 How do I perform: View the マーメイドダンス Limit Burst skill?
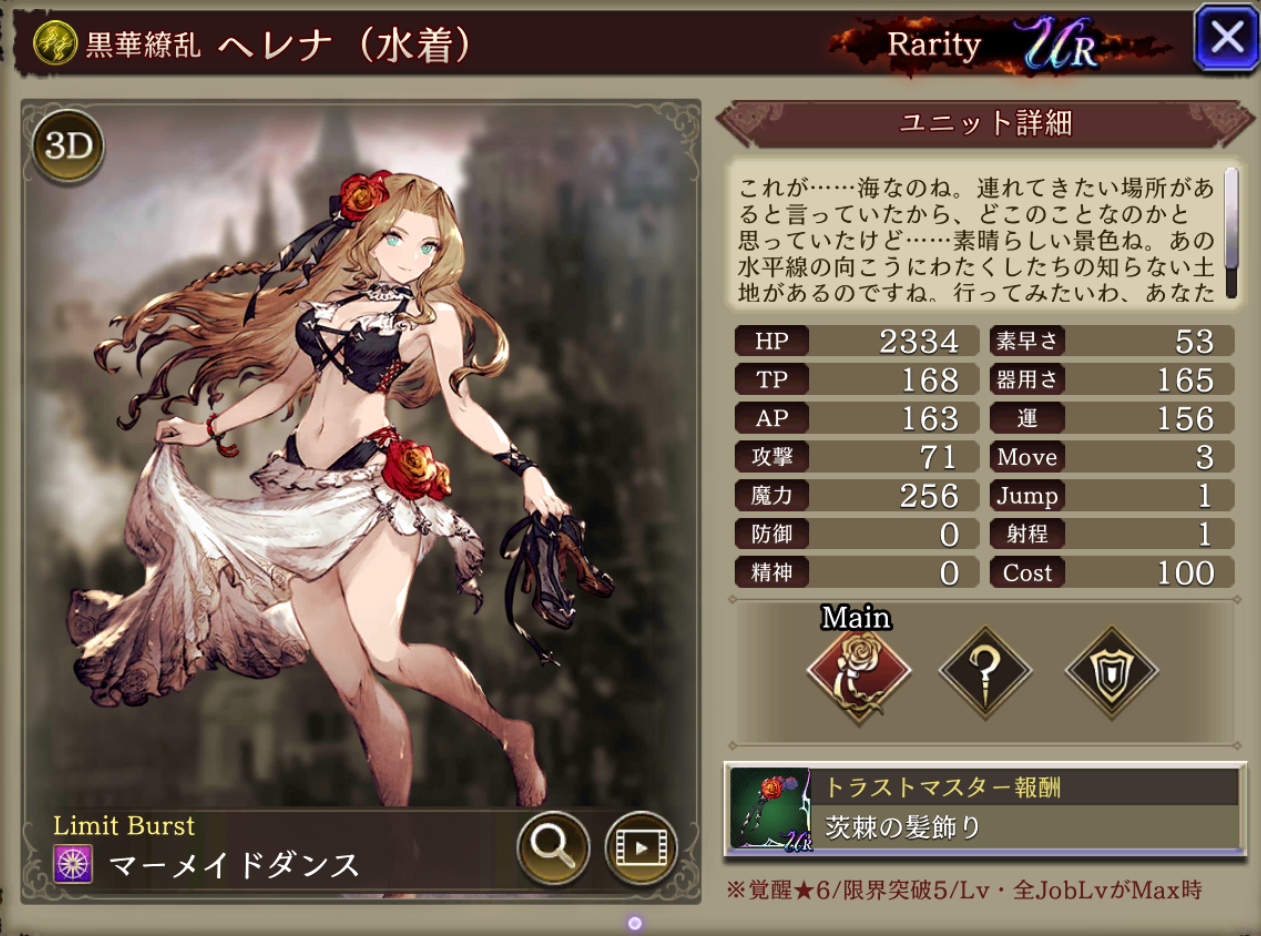(234, 864)
